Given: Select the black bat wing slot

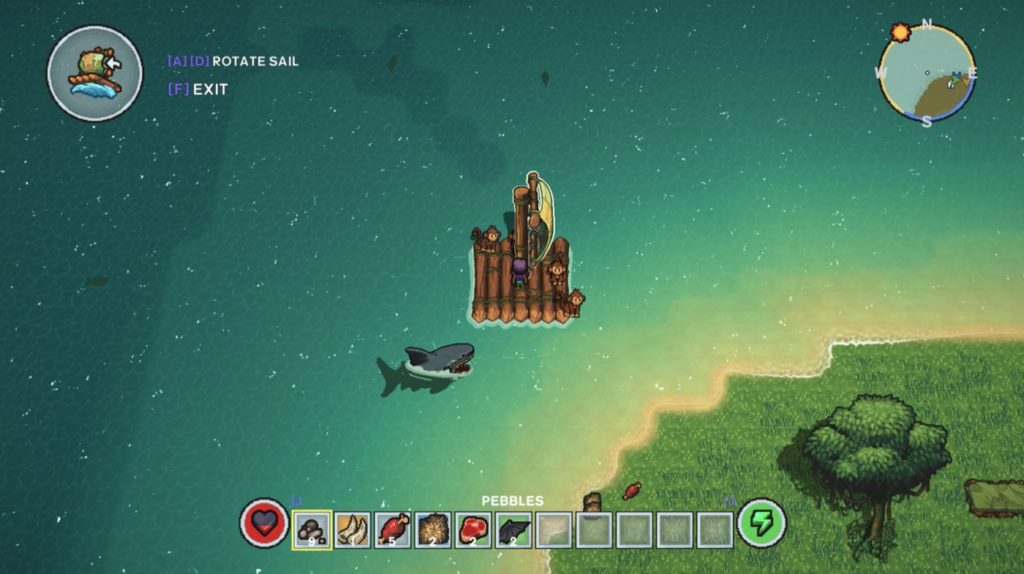Looking at the screenshot, I should click(x=513, y=529).
